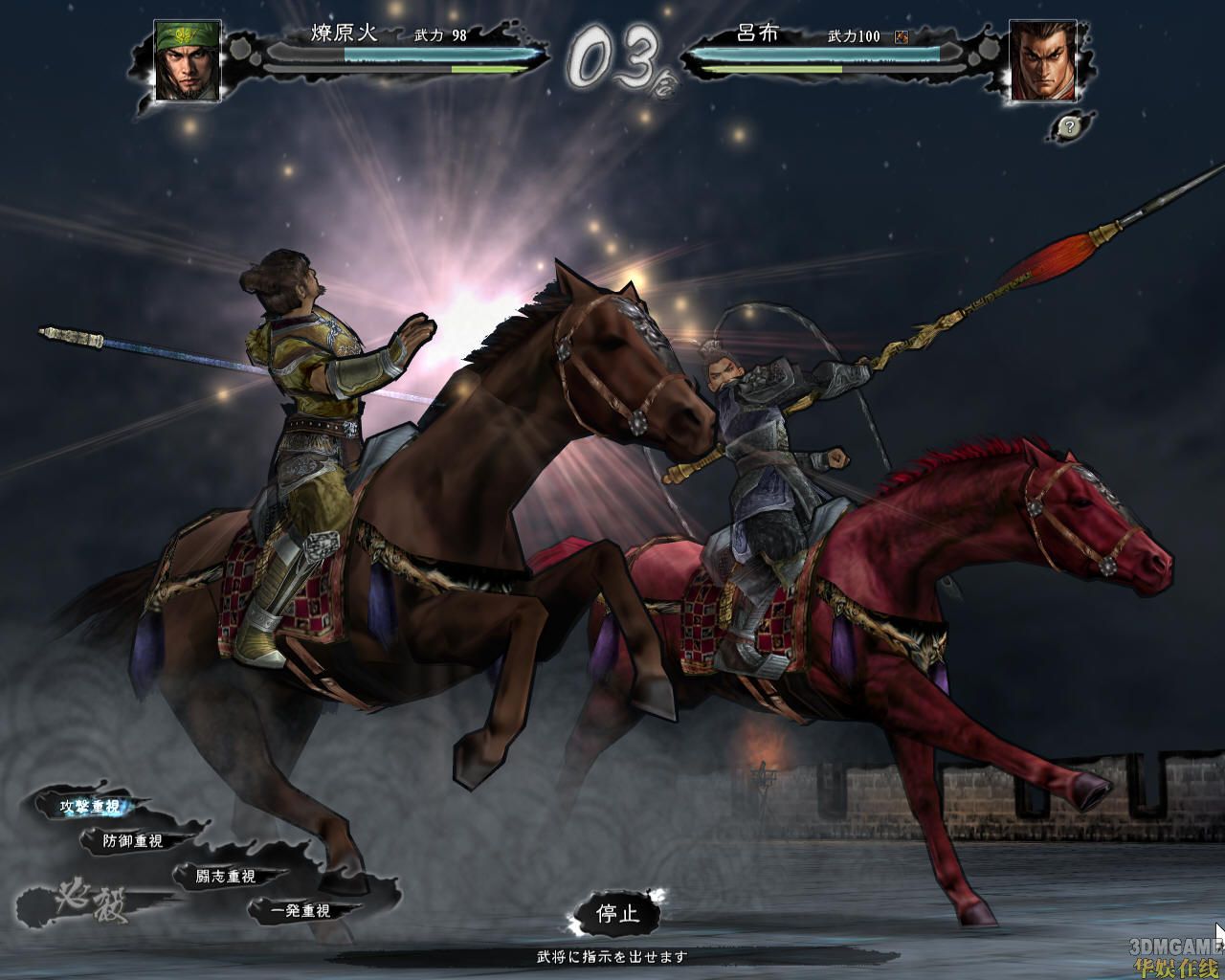
Task: Select the 一発重視 single-strike command
Action: point(300,911)
